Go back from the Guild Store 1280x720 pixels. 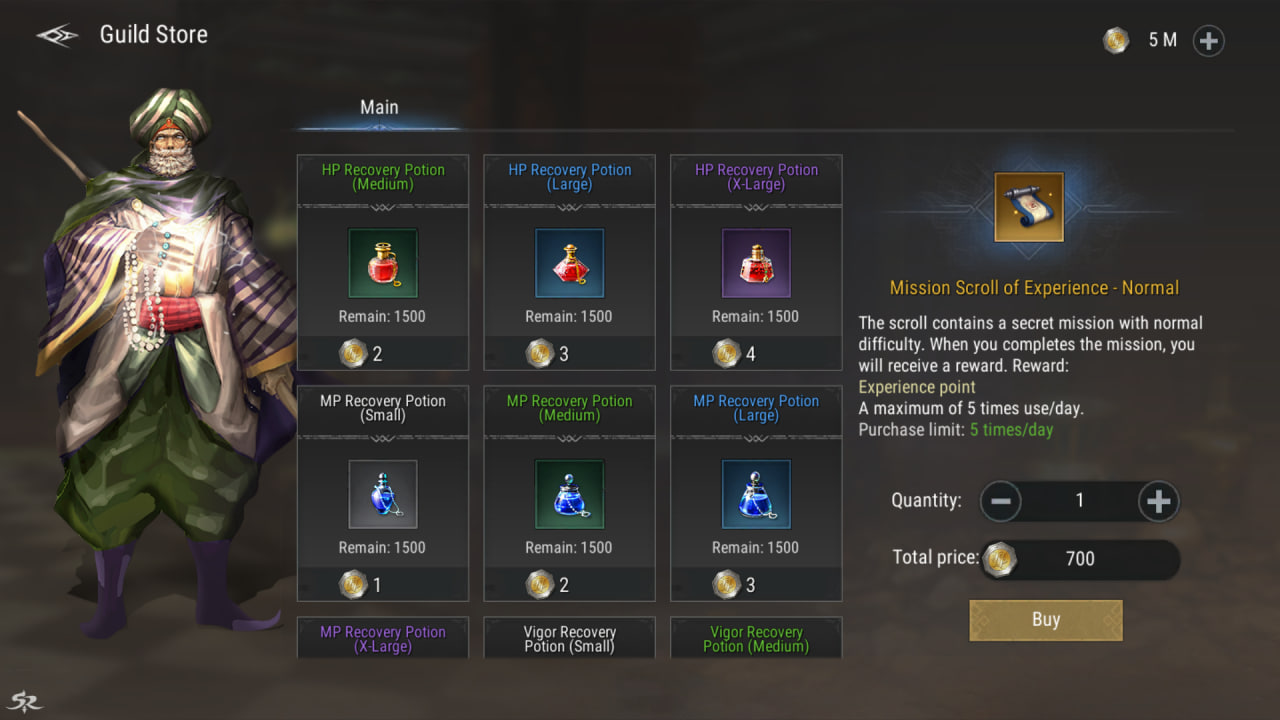(57, 35)
